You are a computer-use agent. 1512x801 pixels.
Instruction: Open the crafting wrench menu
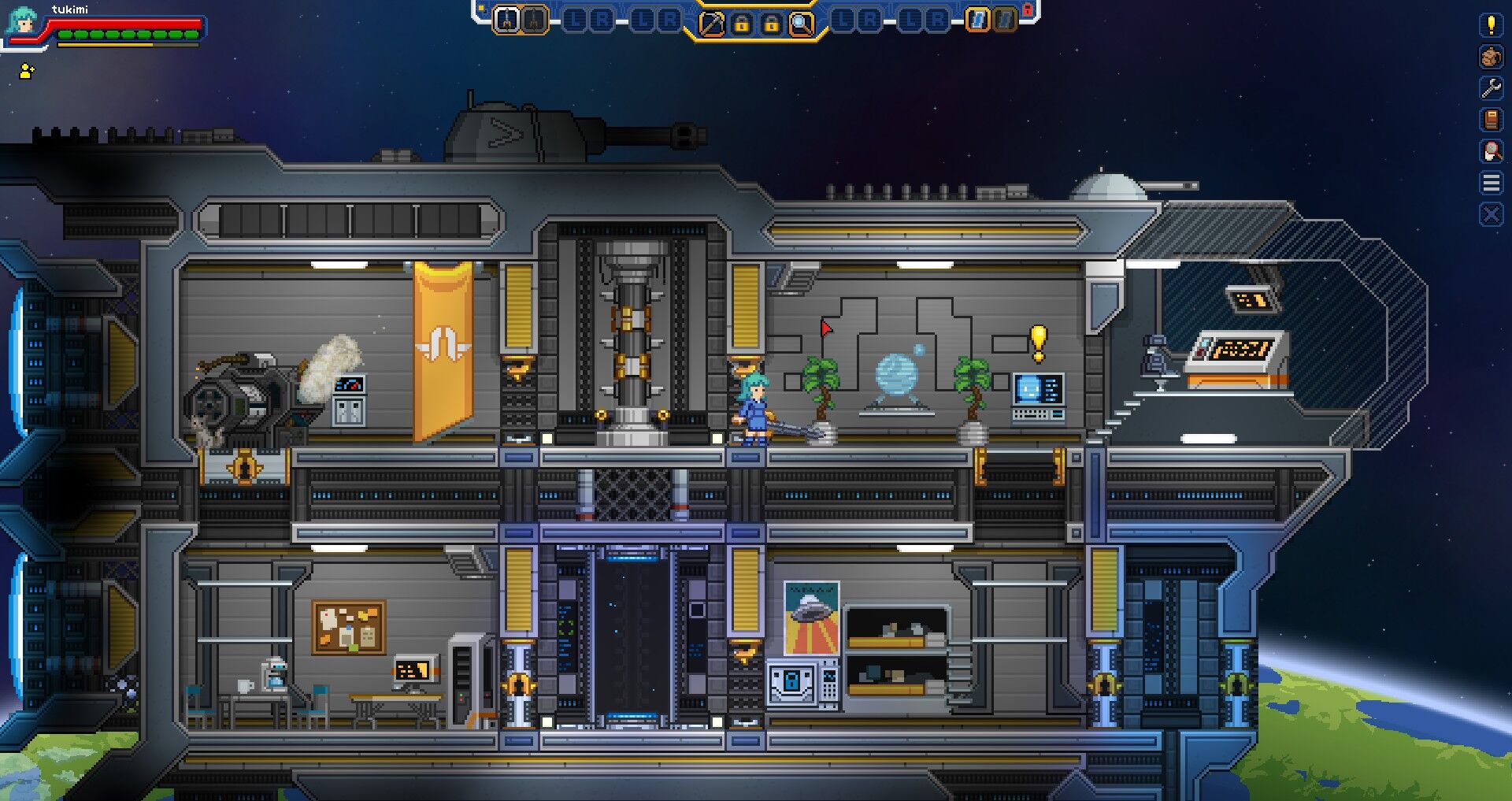coord(1491,87)
